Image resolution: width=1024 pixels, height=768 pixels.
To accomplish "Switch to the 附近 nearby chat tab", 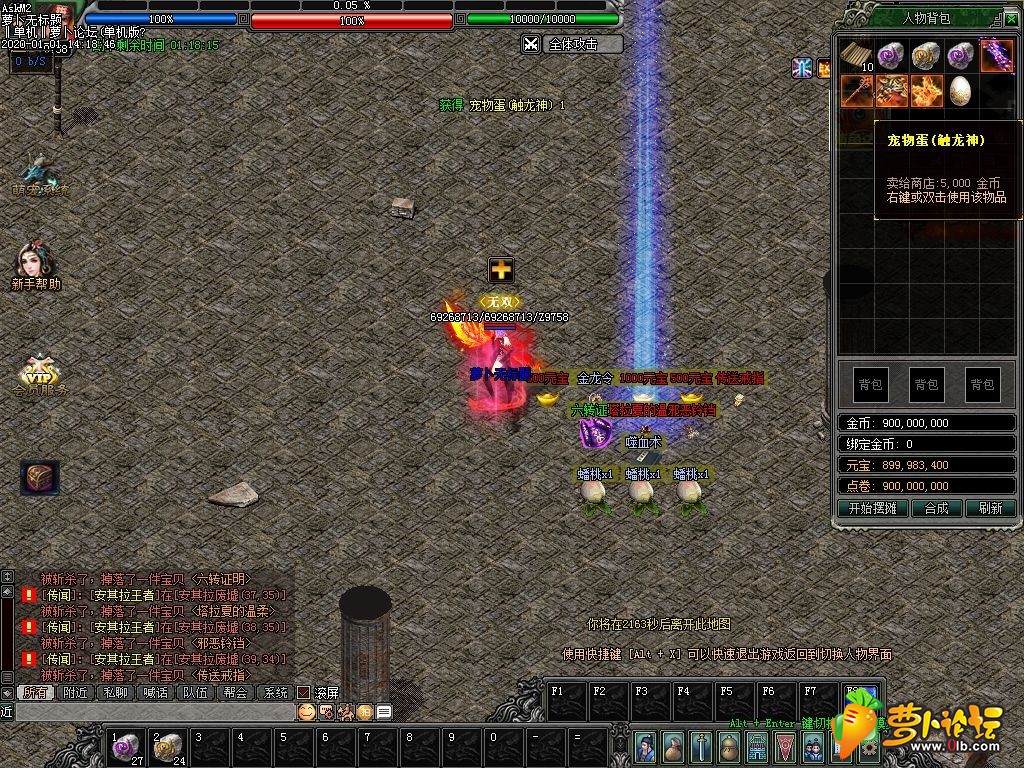I will (76, 692).
